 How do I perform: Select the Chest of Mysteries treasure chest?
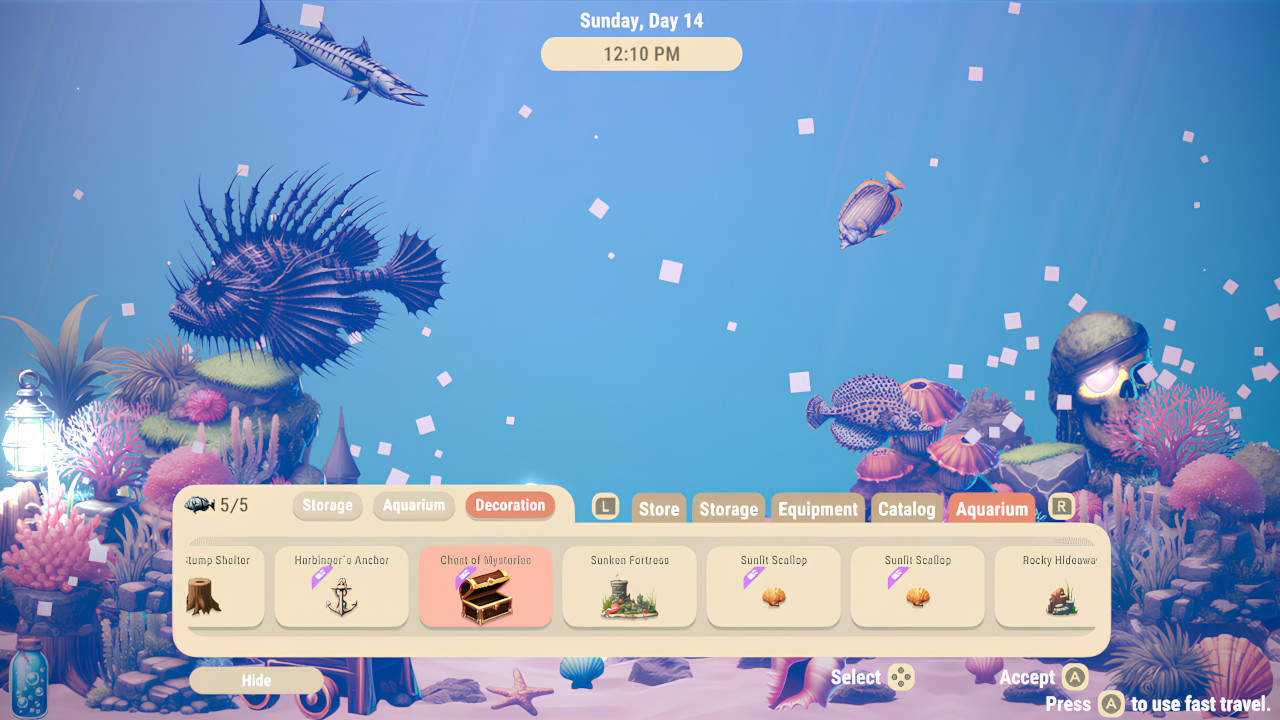point(485,588)
